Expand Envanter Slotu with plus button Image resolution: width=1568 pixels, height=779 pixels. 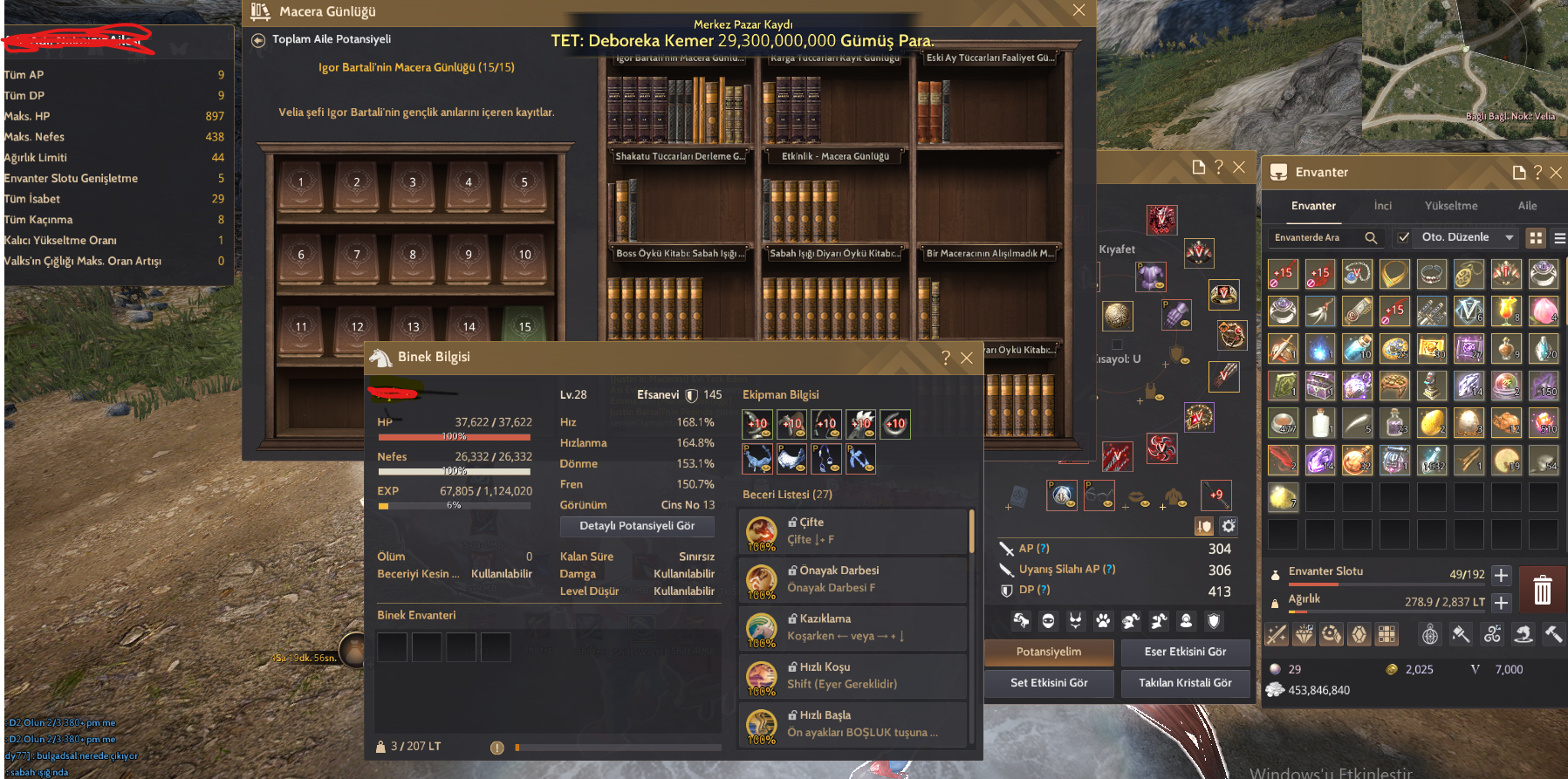[x=1501, y=575]
